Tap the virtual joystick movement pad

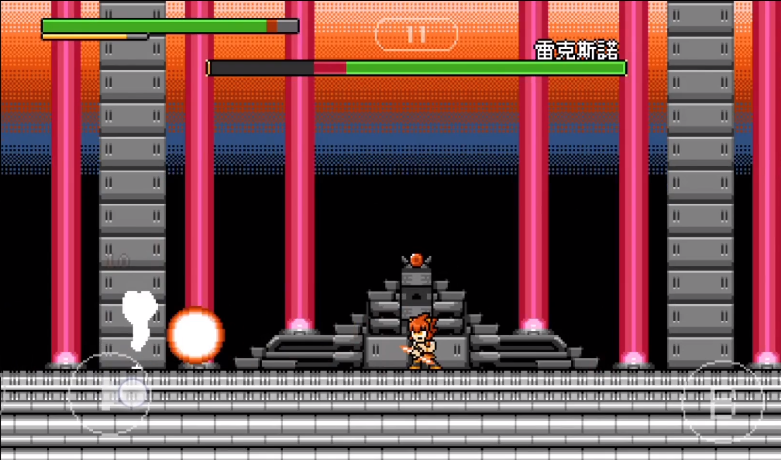110,393
